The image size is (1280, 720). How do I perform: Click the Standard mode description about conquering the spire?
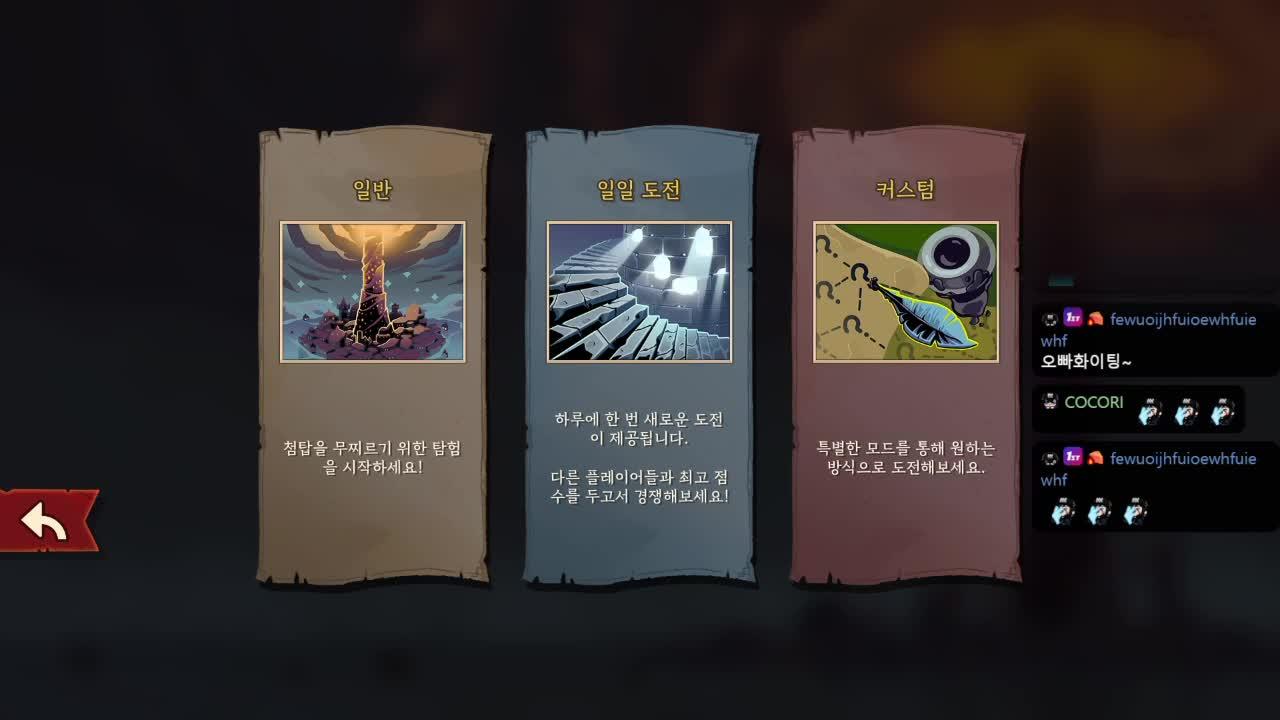[x=374, y=453]
